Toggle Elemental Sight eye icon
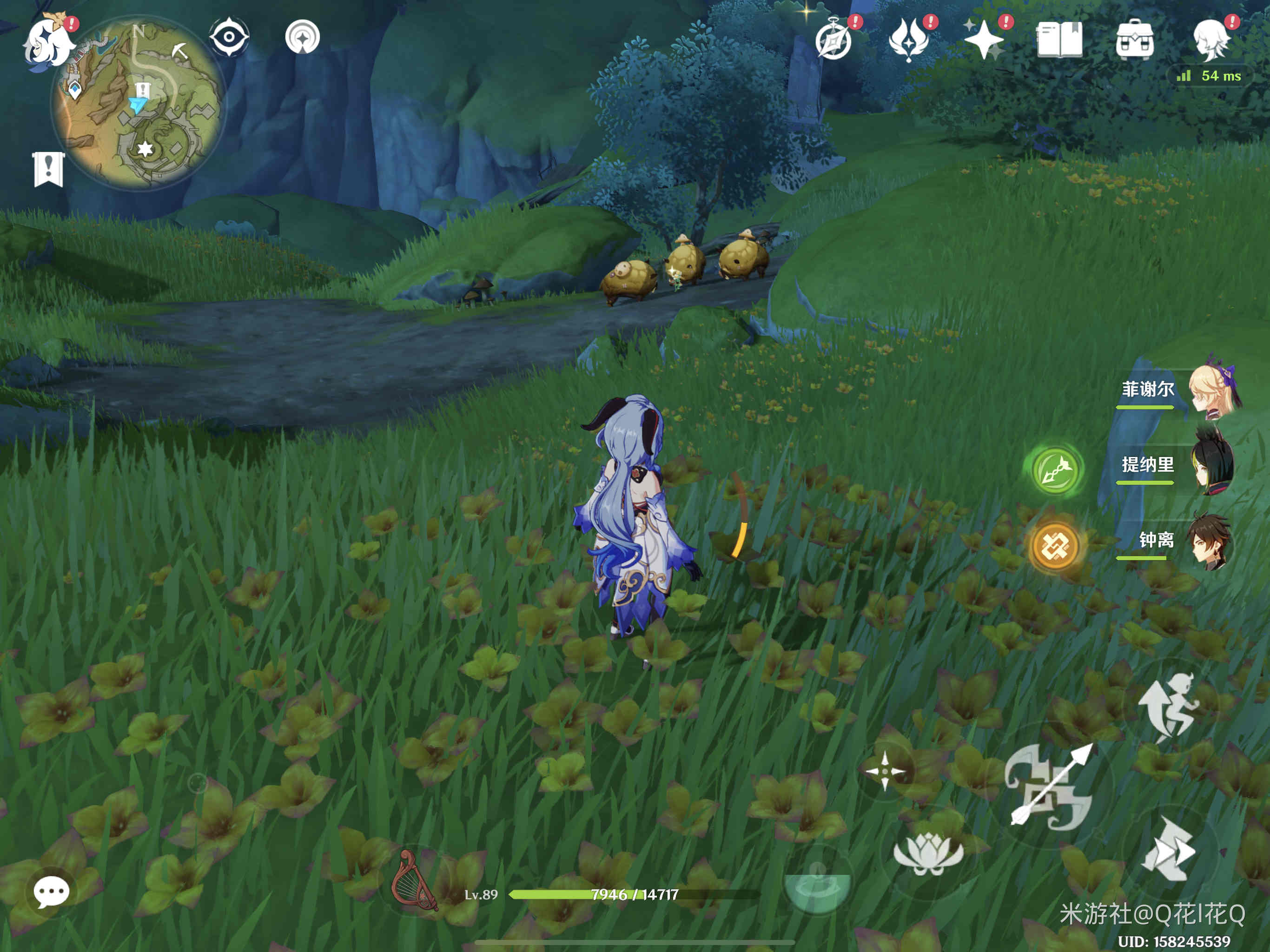Viewport: 1270px width, 952px height. pos(229,37)
